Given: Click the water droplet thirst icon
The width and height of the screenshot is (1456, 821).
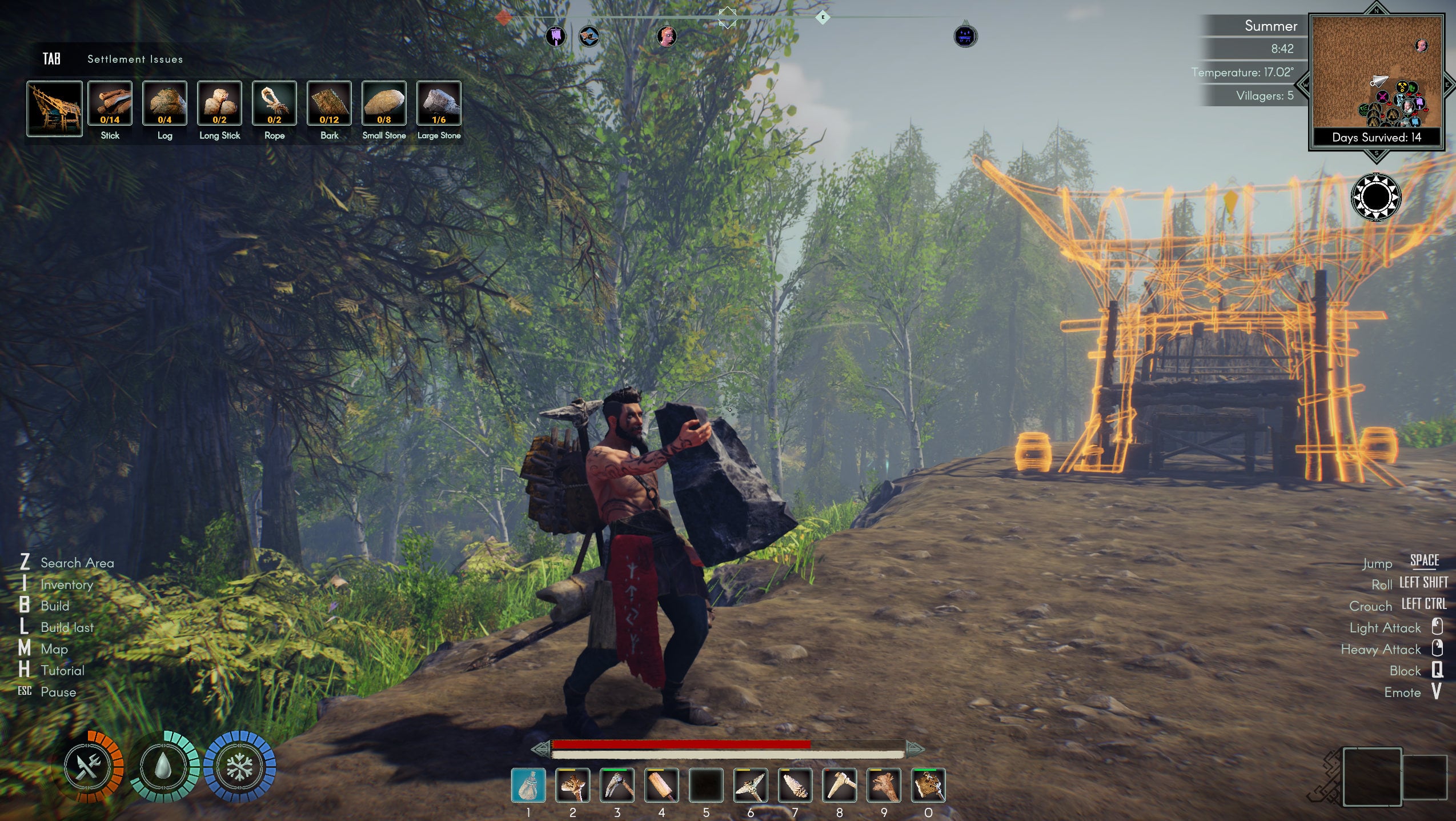Looking at the screenshot, I should (x=165, y=767).
